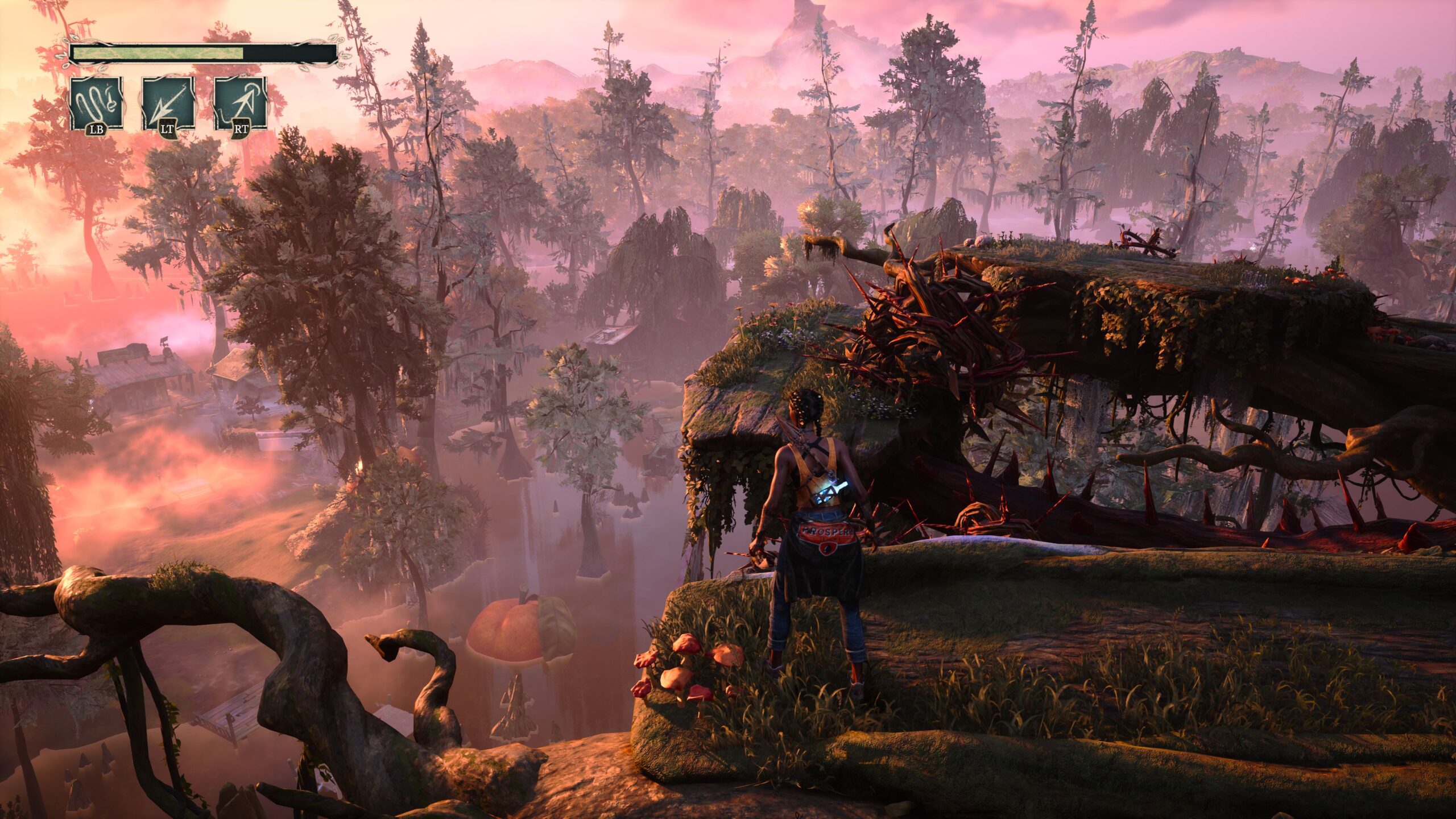The height and width of the screenshot is (819, 1456).
Task: Select the downward-pointing arrow ability
Action: pos(168,104)
